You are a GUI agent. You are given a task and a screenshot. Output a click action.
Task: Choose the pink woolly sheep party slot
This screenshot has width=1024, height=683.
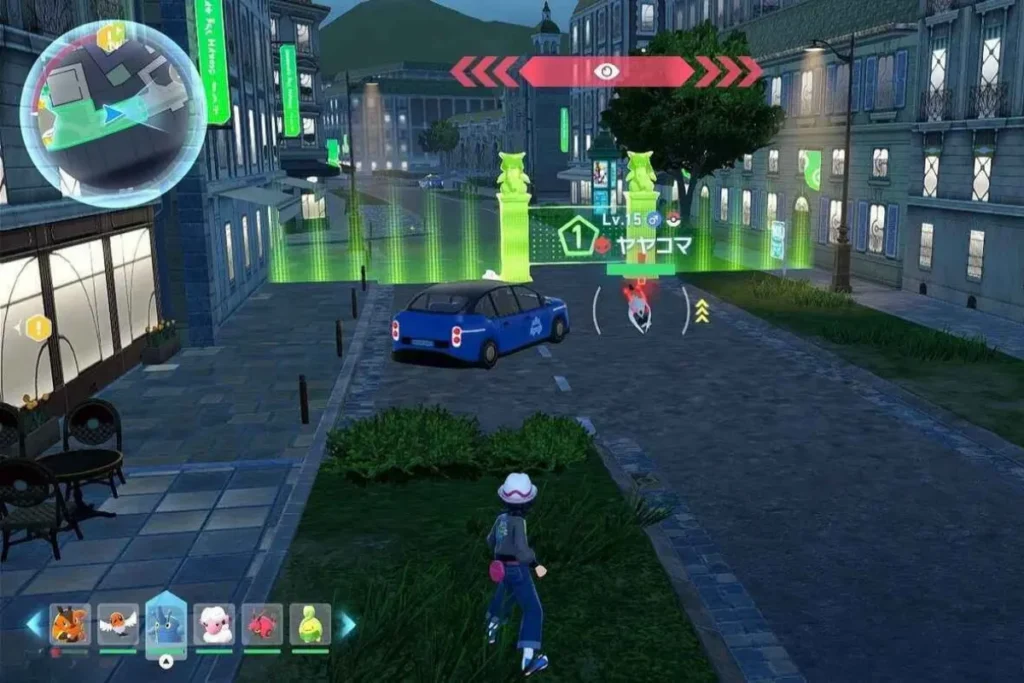point(213,625)
